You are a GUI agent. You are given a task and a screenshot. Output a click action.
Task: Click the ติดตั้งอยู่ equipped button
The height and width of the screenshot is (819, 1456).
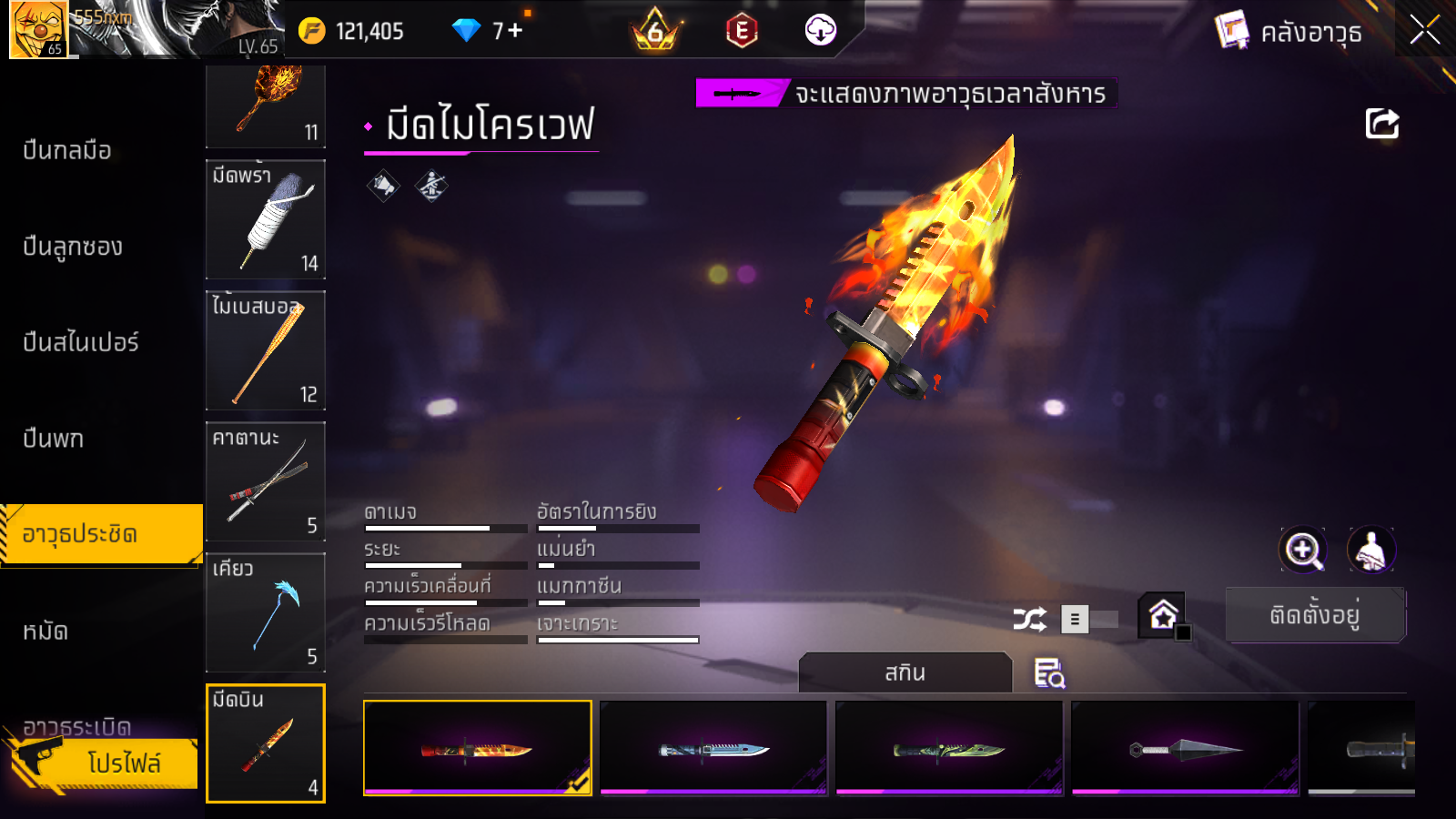point(1315,615)
